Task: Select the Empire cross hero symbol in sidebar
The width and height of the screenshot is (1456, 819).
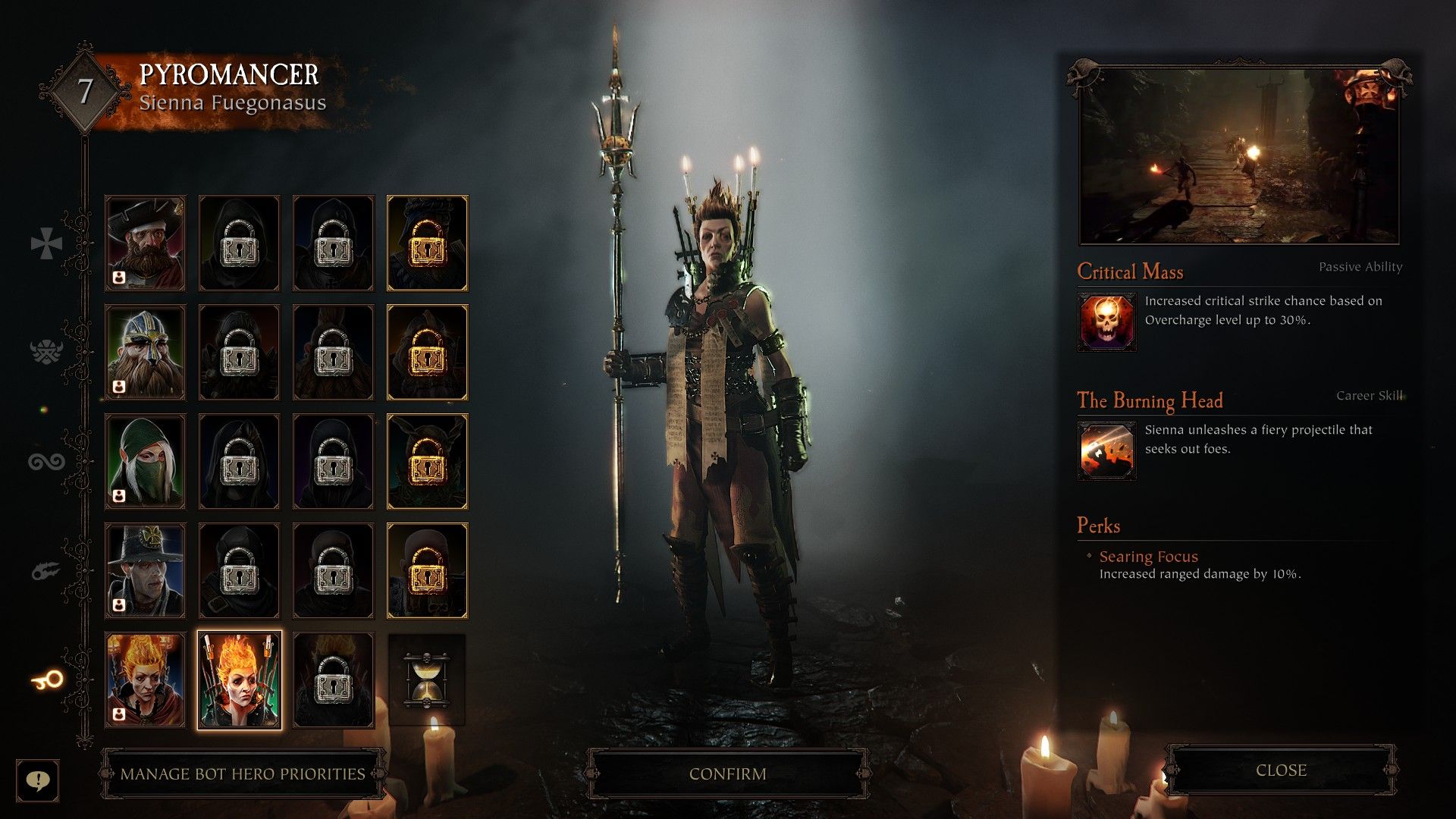Action: tap(47, 243)
